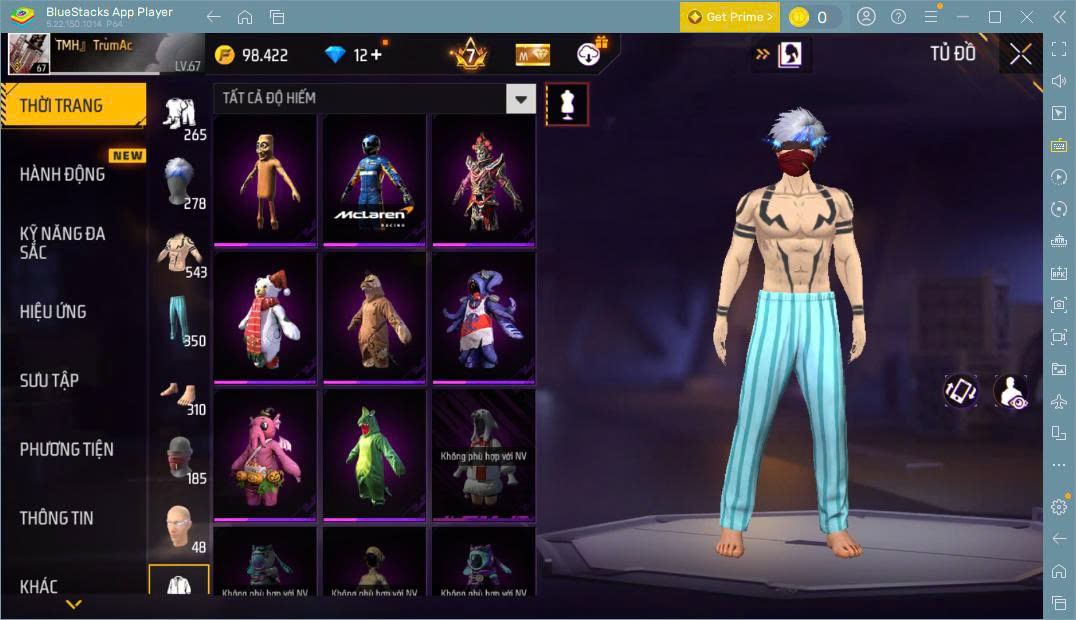This screenshot has width=1076, height=620.
Task: Choose the orange wooden mannequin costume
Action: [x=265, y=178]
